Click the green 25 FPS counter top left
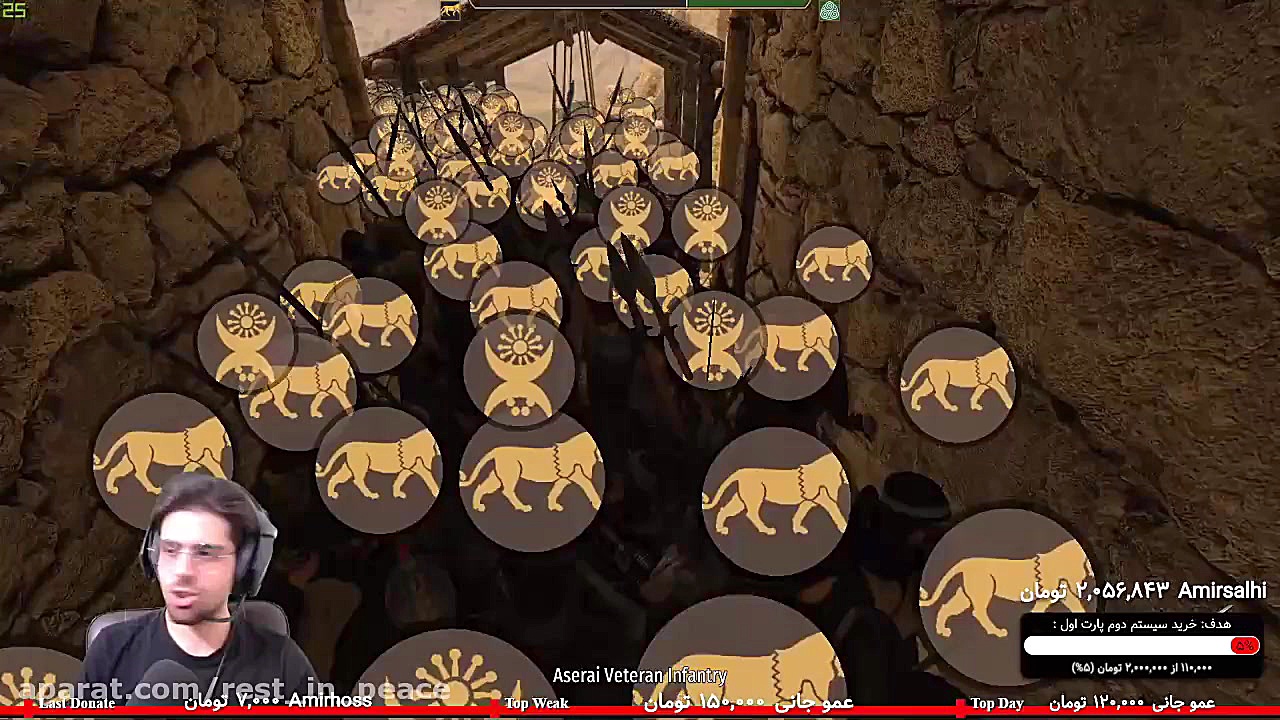Image resolution: width=1280 pixels, height=720 pixels. pos(14,7)
